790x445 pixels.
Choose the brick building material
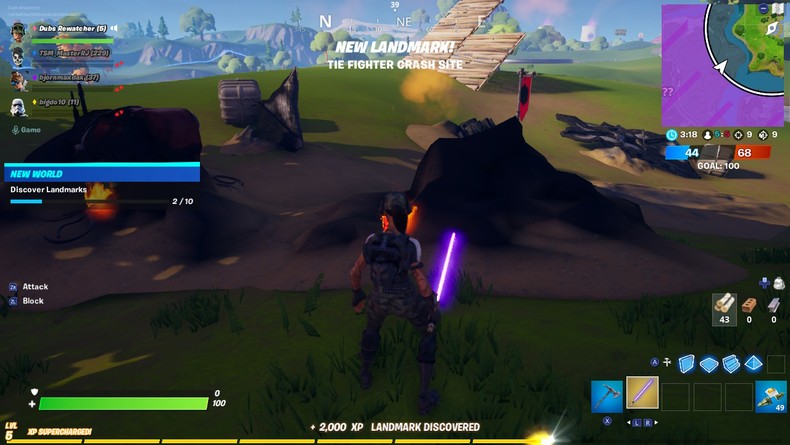[x=750, y=305]
